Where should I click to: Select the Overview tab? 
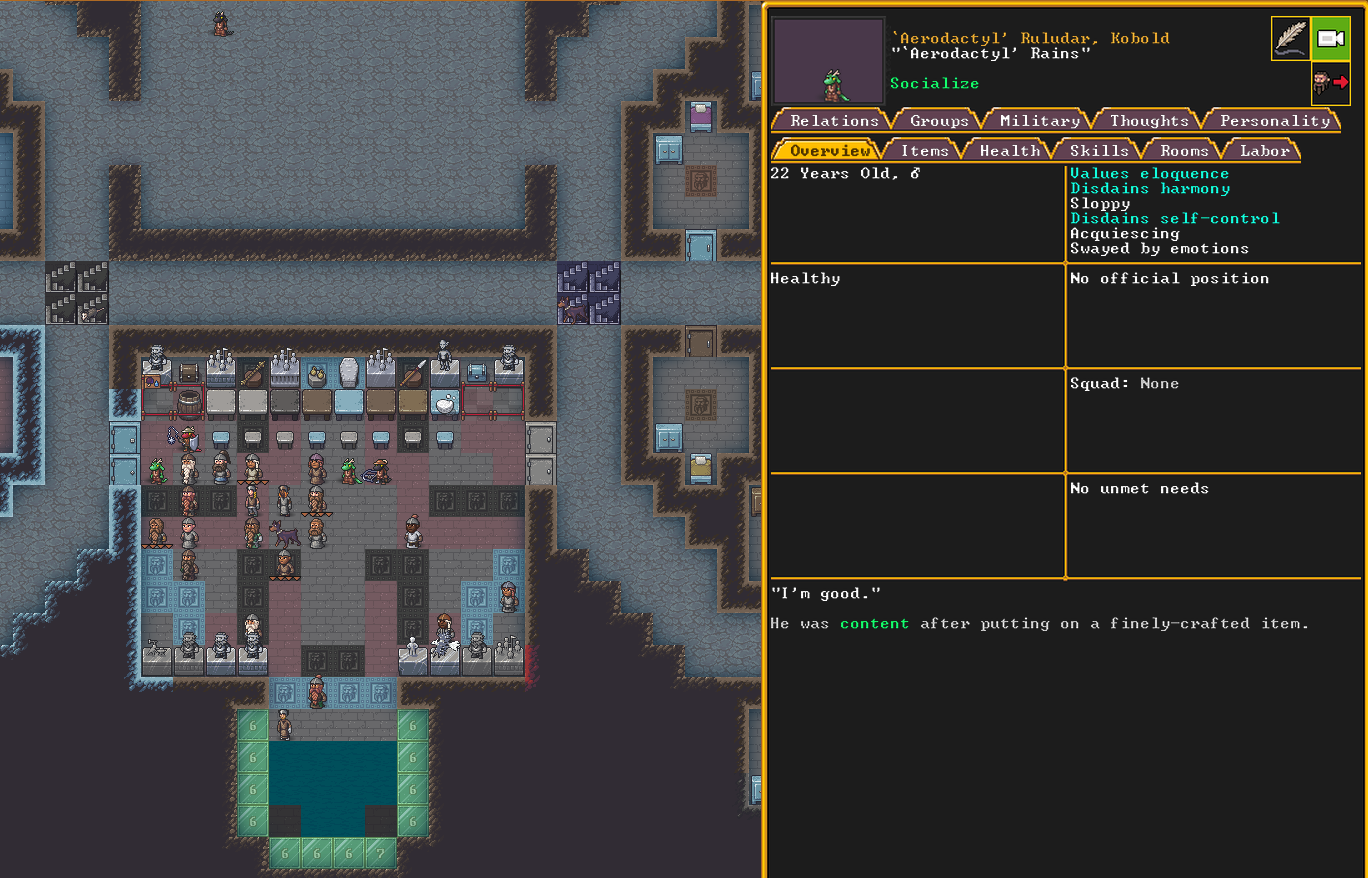[x=830, y=150]
